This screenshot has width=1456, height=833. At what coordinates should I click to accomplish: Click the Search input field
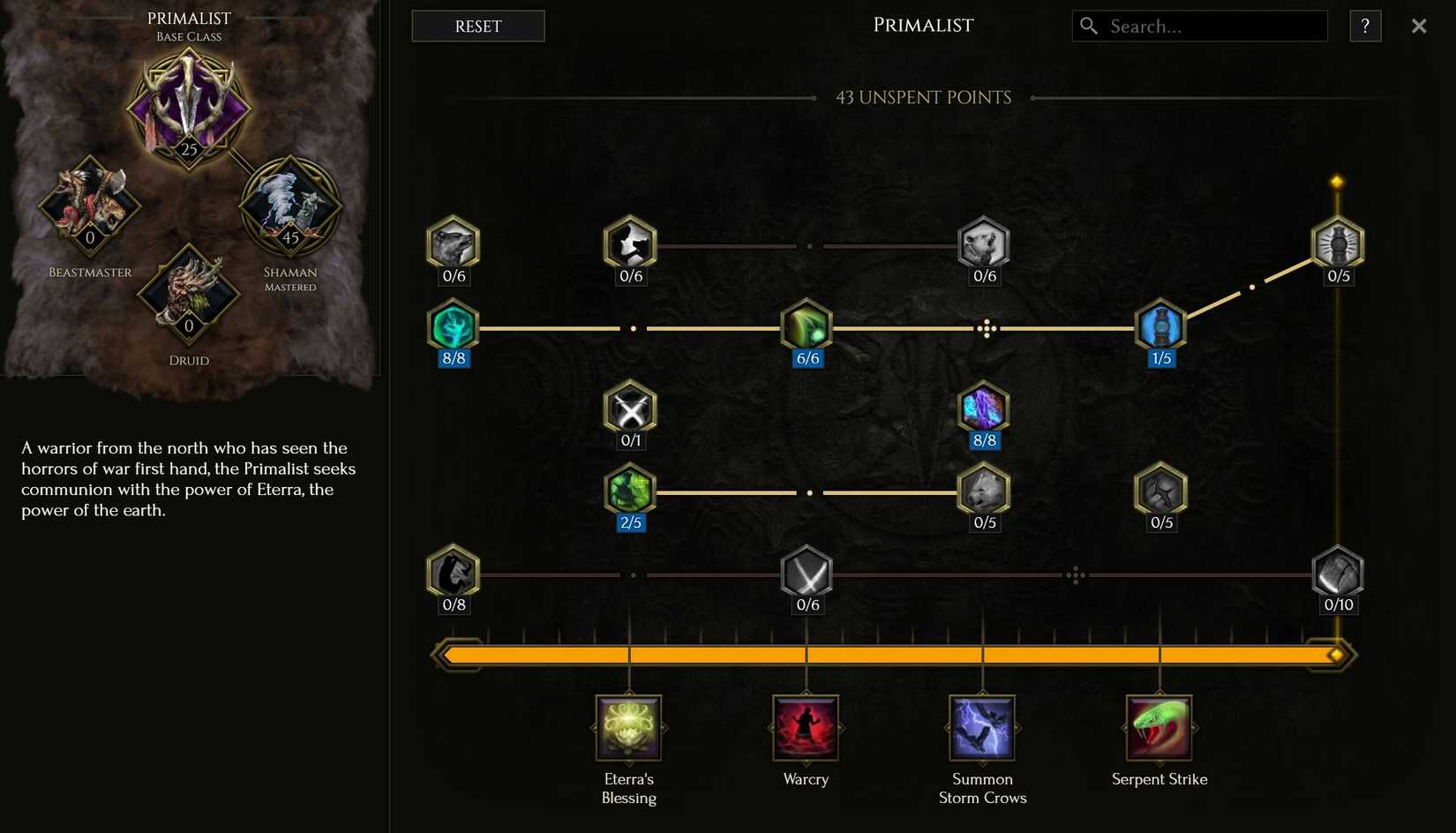[x=1200, y=26]
